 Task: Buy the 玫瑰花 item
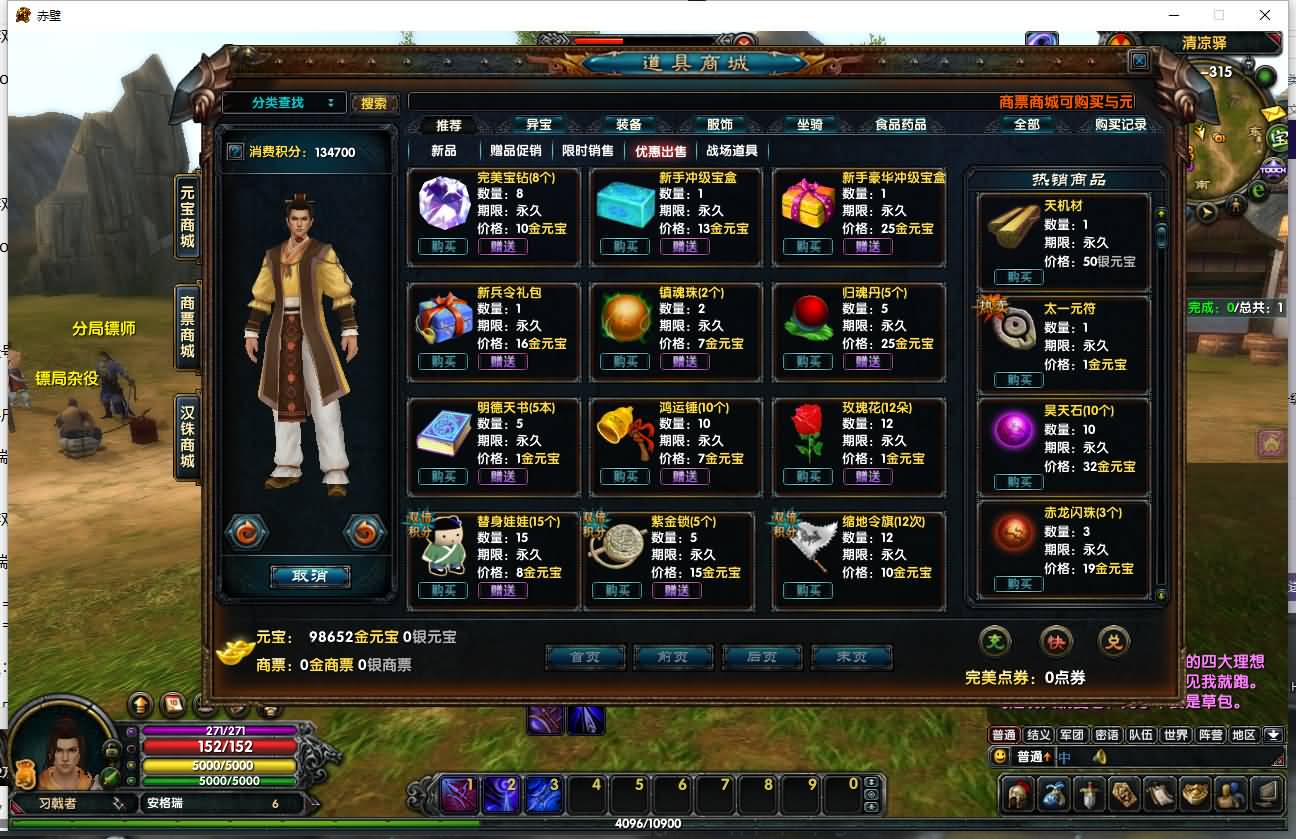coord(808,477)
